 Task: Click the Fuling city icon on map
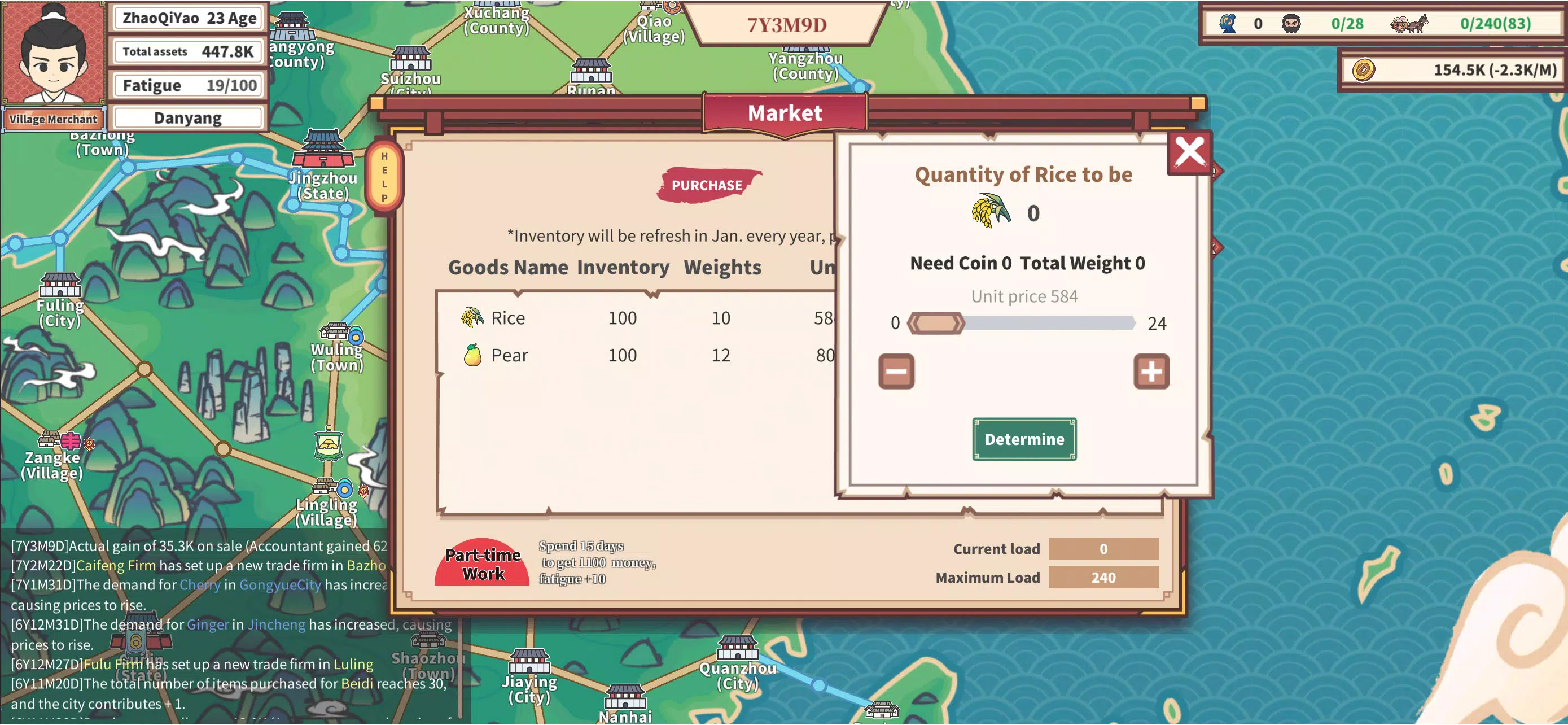coord(59,286)
